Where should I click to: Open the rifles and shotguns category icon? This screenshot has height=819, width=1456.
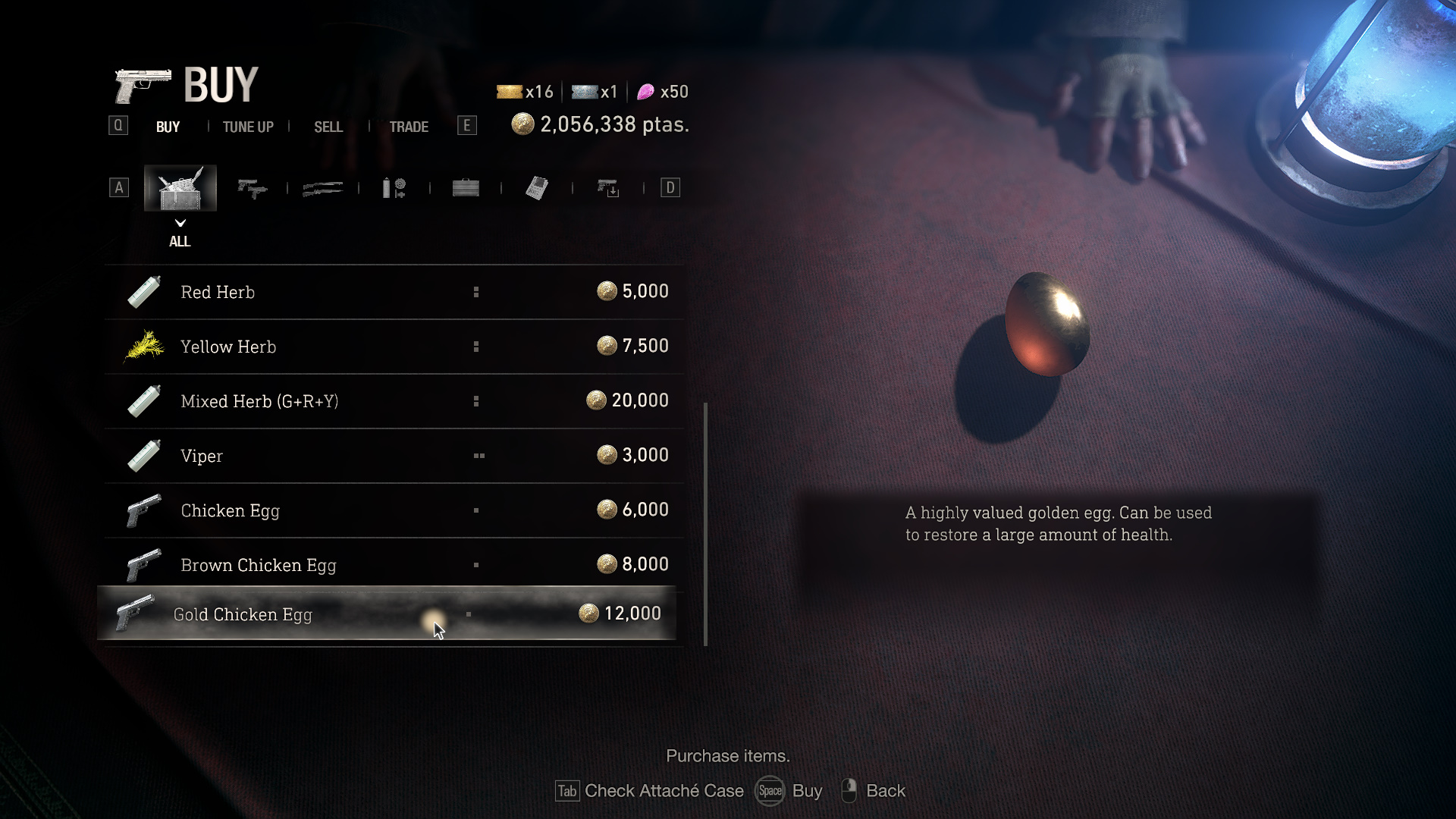322,187
